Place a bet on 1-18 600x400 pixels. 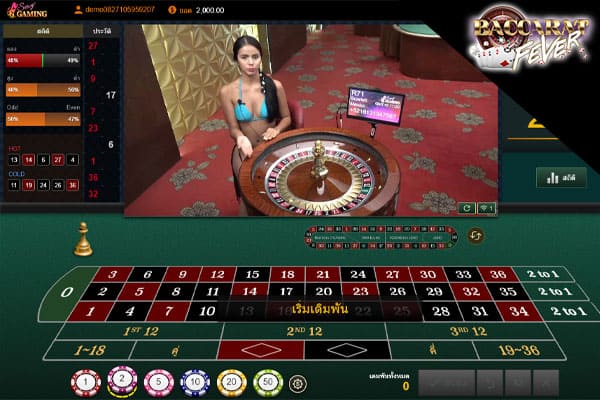click(x=88, y=351)
